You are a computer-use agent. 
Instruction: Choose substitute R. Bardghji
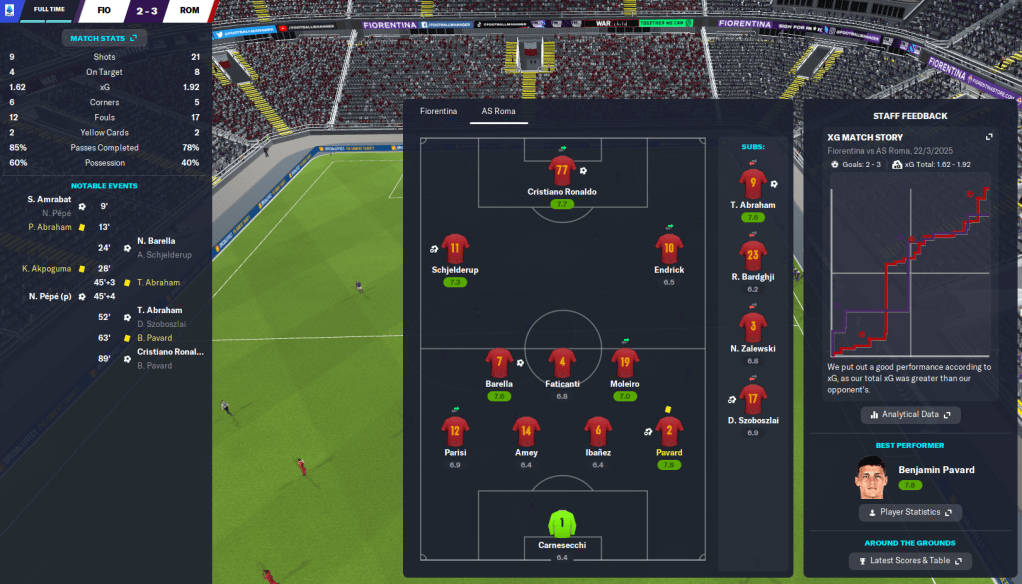coord(753,255)
